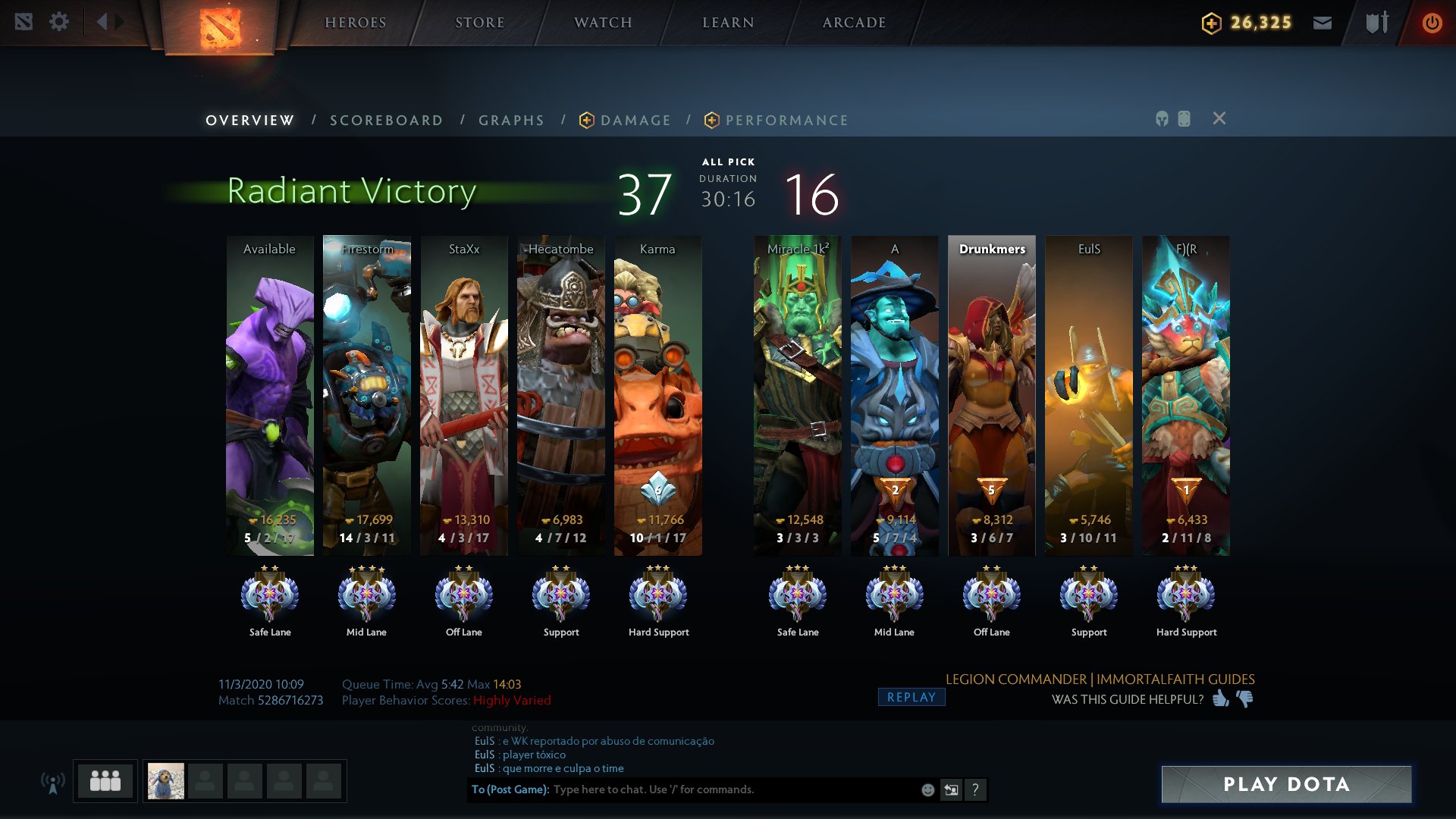Open the mail inbox envelope icon
The image size is (1456, 819).
pos(1323,22)
